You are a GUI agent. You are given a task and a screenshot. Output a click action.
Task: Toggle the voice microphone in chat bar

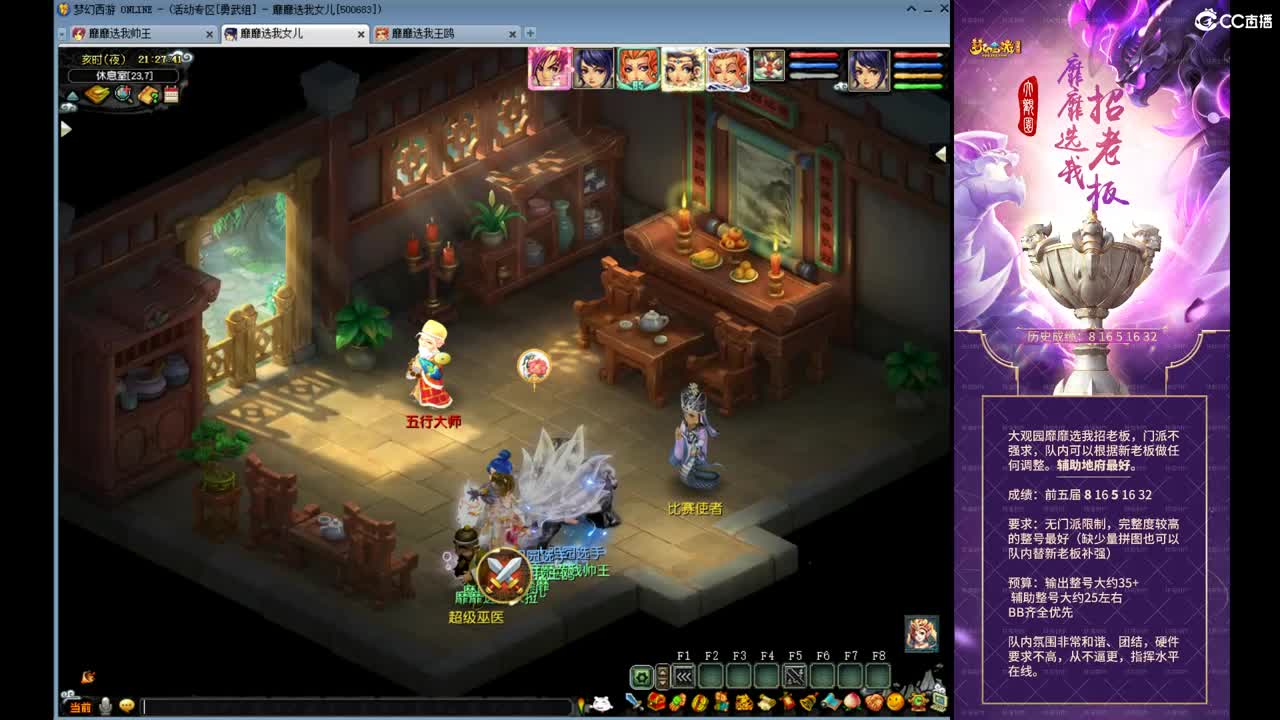tap(105, 706)
